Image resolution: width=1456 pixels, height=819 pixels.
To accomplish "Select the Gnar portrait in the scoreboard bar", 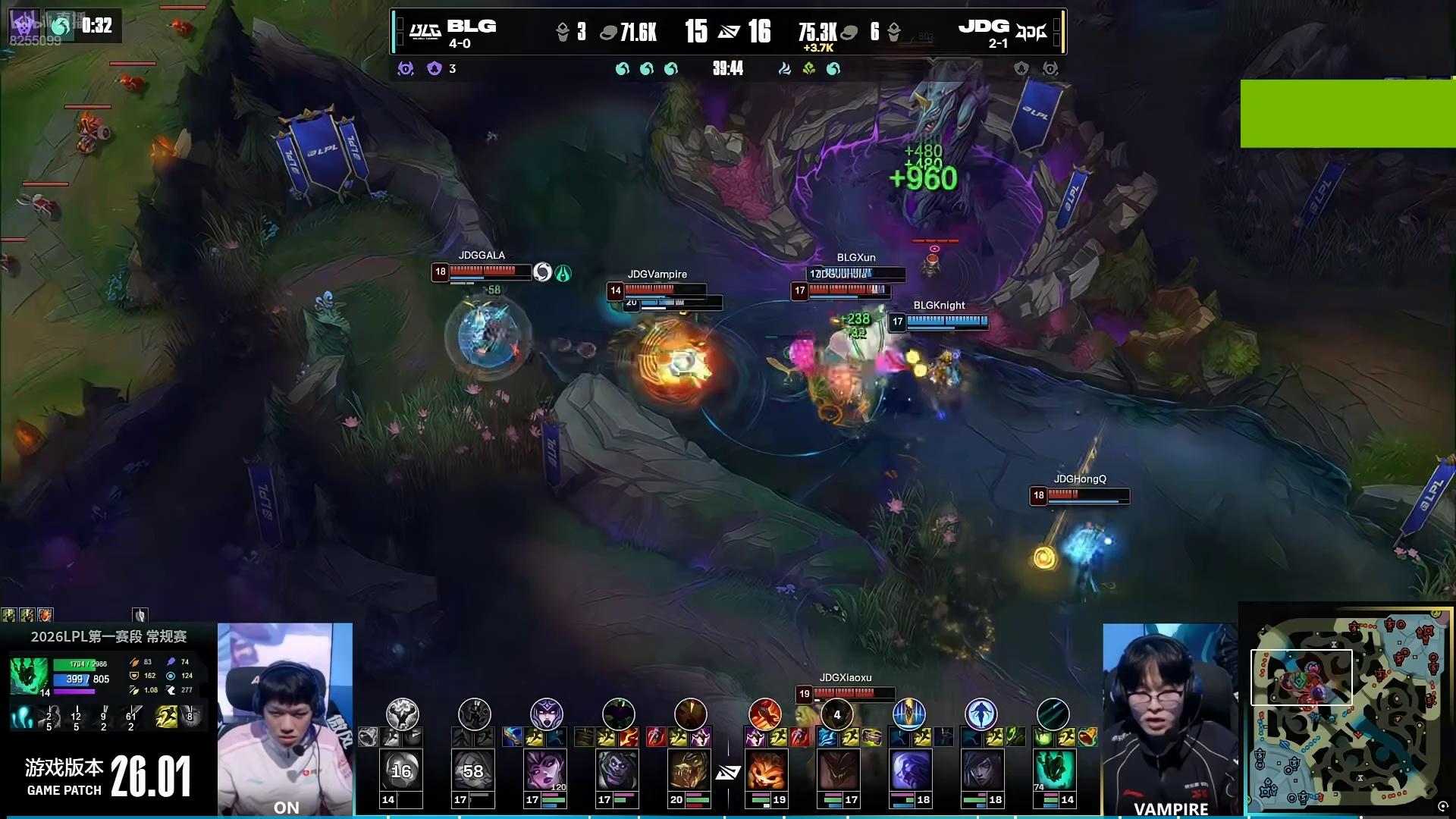I will [x=765, y=770].
